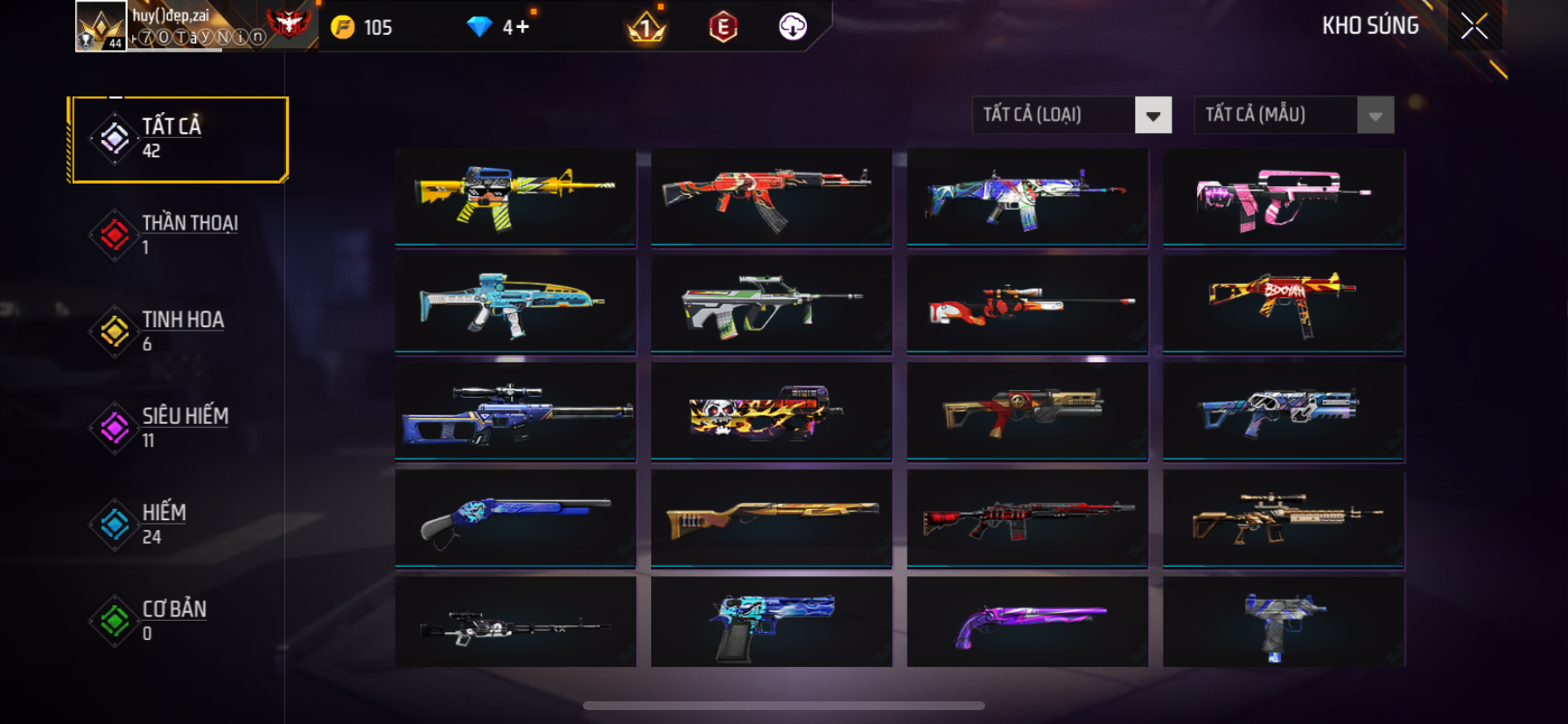Open the Tất Cả (Loại) dropdown

pyautogui.click(x=1153, y=115)
